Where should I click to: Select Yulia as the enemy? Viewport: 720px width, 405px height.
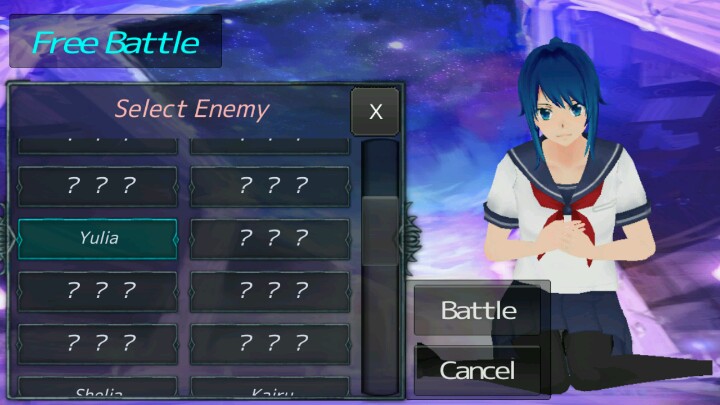pyautogui.click(x=98, y=238)
